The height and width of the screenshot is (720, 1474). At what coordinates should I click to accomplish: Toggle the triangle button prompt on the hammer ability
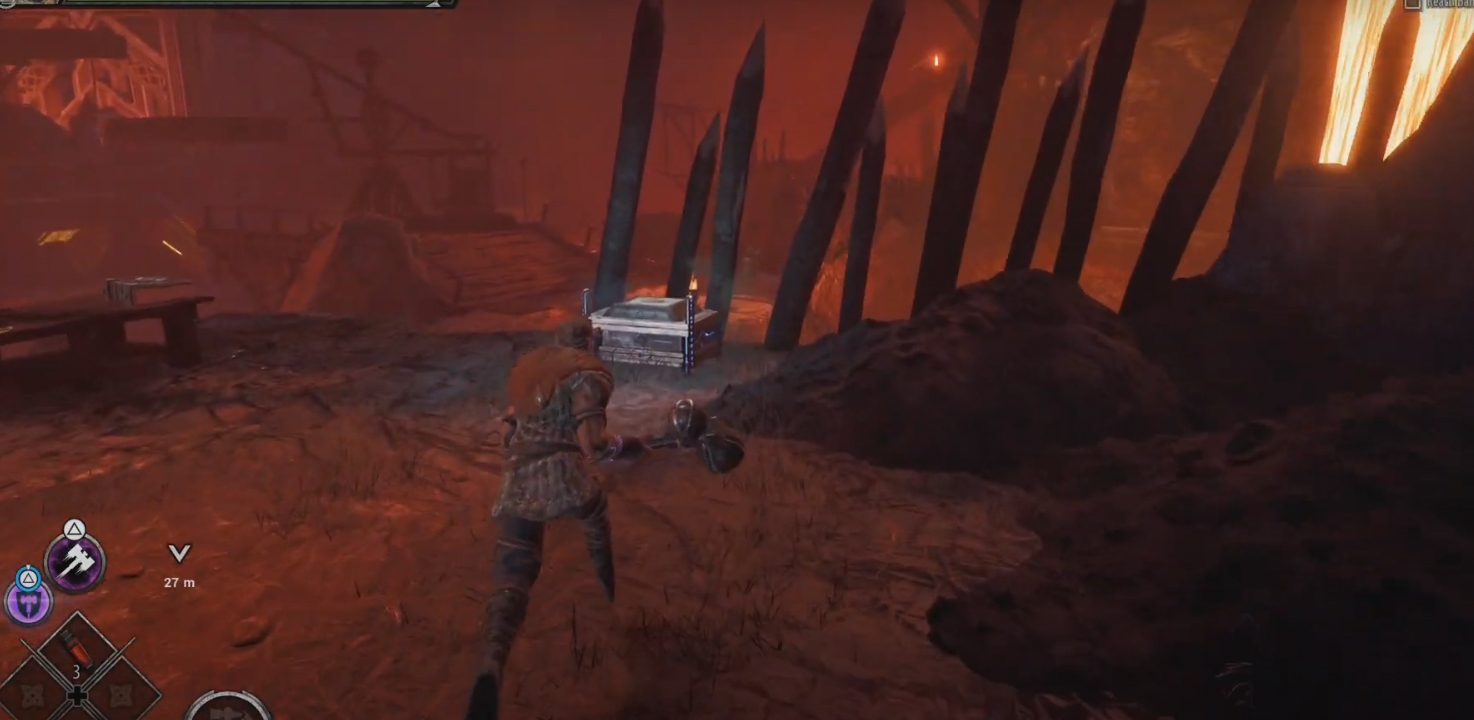(72, 528)
